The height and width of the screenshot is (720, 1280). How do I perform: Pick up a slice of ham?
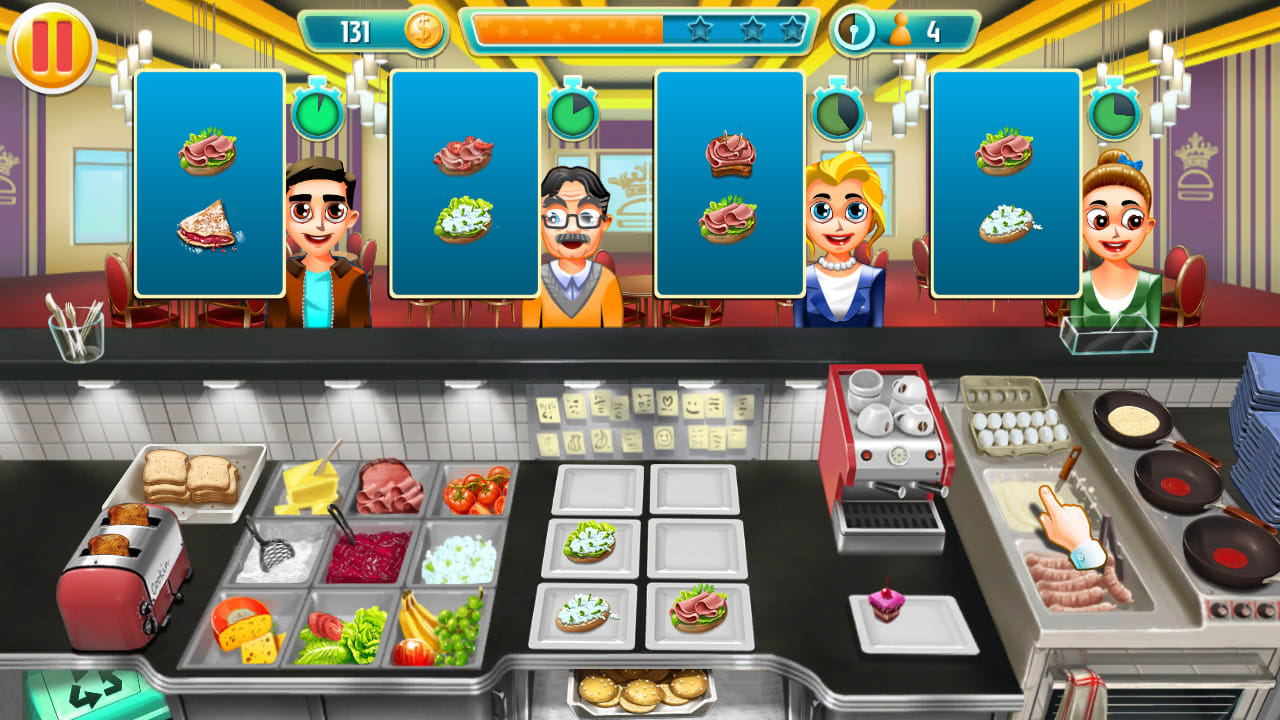click(390, 485)
